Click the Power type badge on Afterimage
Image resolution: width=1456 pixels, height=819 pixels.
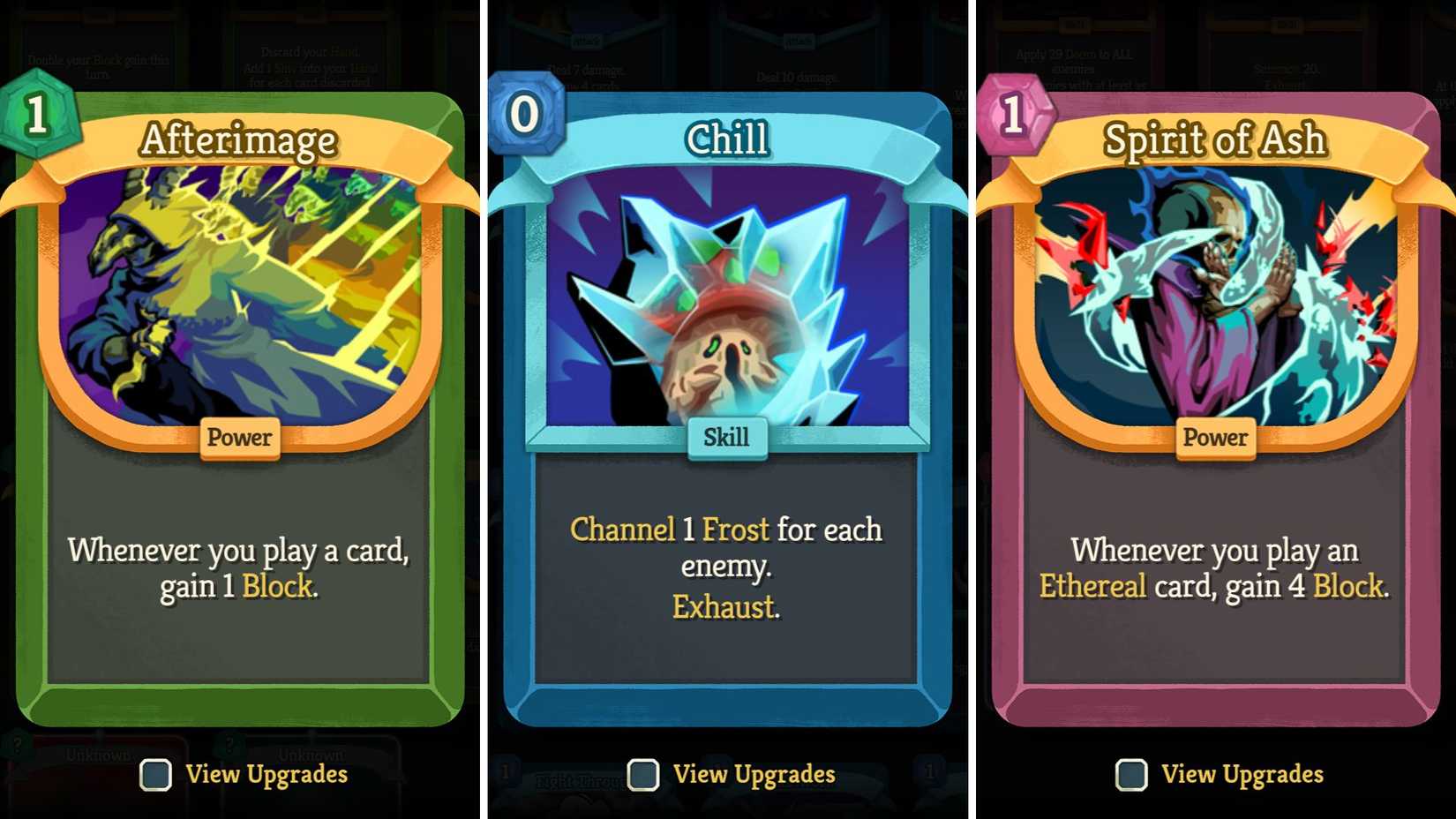pyautogui.click(x=239, y=438)
